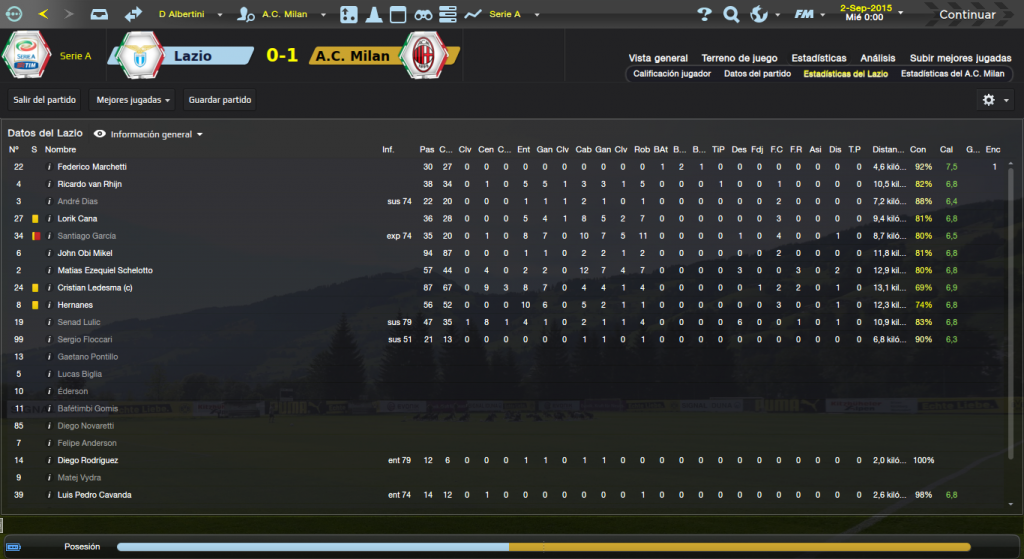Switch to the Vista general tab
Image resolution: width=1024 pixels, height=559 pixels.
click(x=658, y=58)
